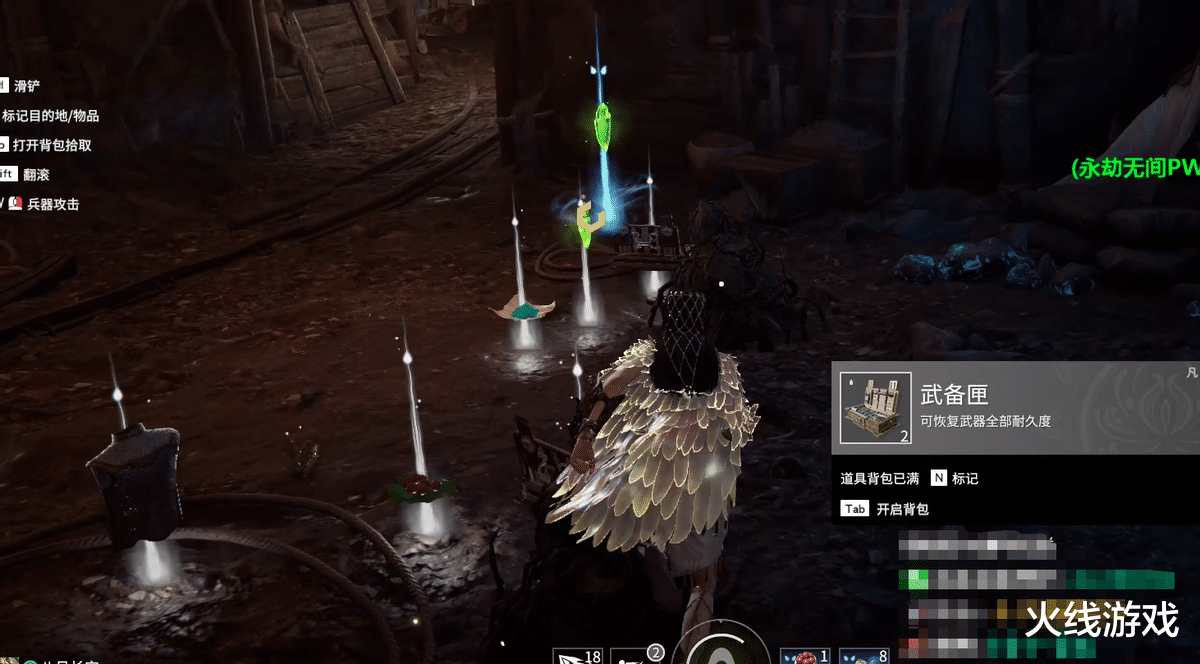Image resolution: width=1200 pixels, height=664 pixels.
Task: Select the arrow ammo slot showing 18
Action: coord(577,655)
